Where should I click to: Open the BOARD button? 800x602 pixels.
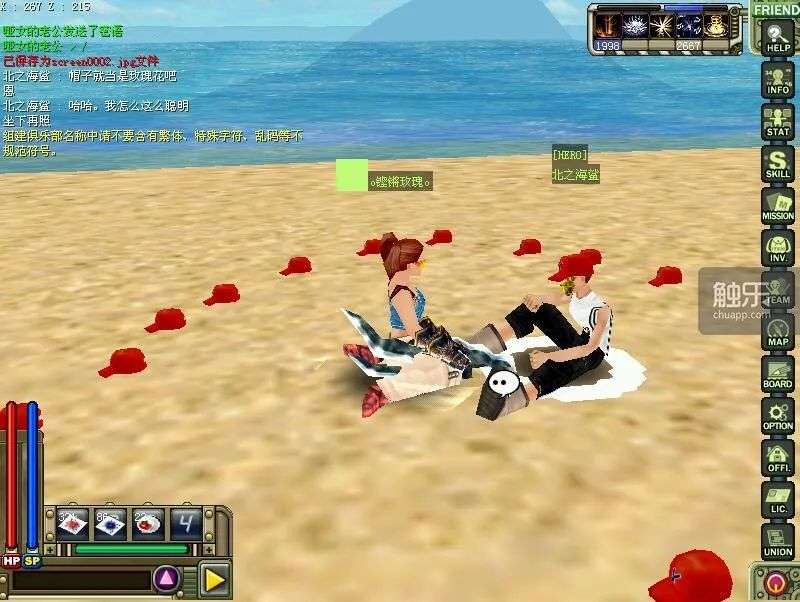tap(777, 373)
